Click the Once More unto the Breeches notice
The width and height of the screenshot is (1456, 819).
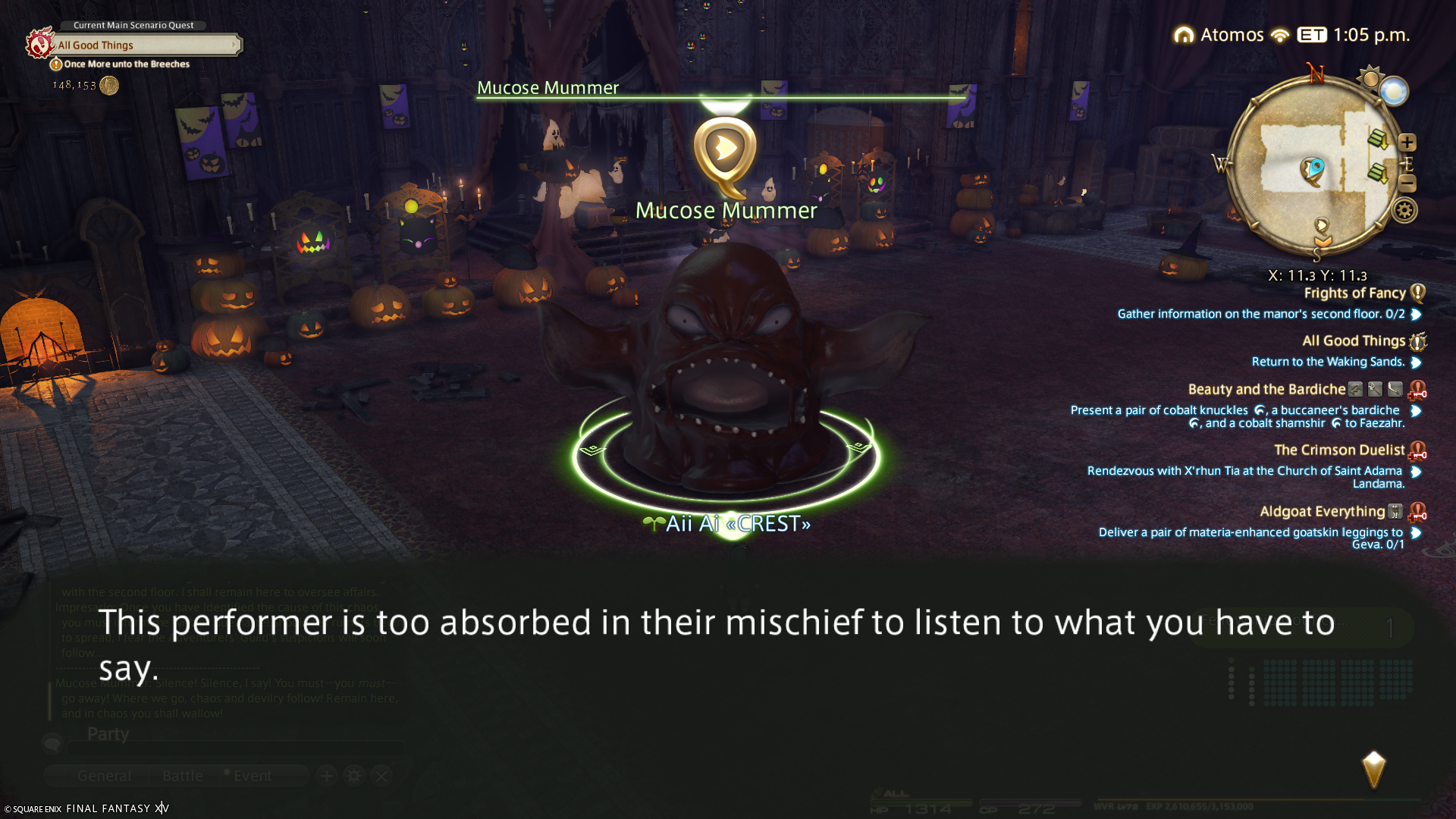(126, 64)
